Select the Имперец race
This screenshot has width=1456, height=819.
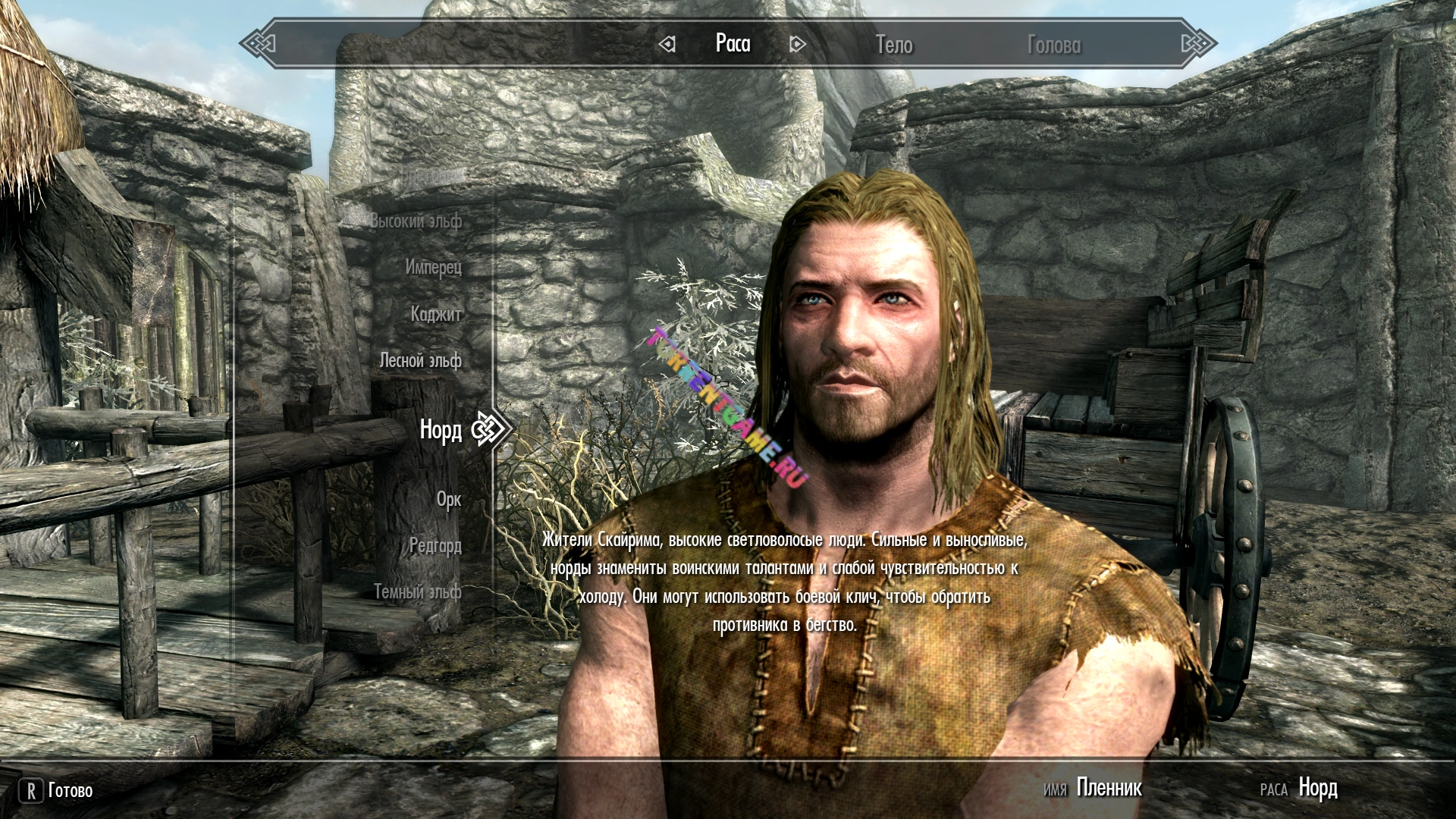433,268
